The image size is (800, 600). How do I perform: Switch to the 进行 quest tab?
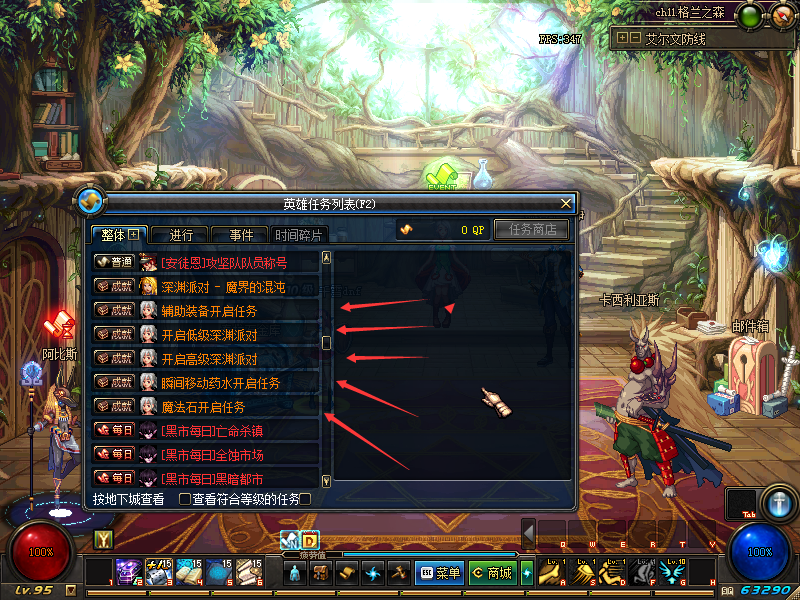[x=181, y=236]
